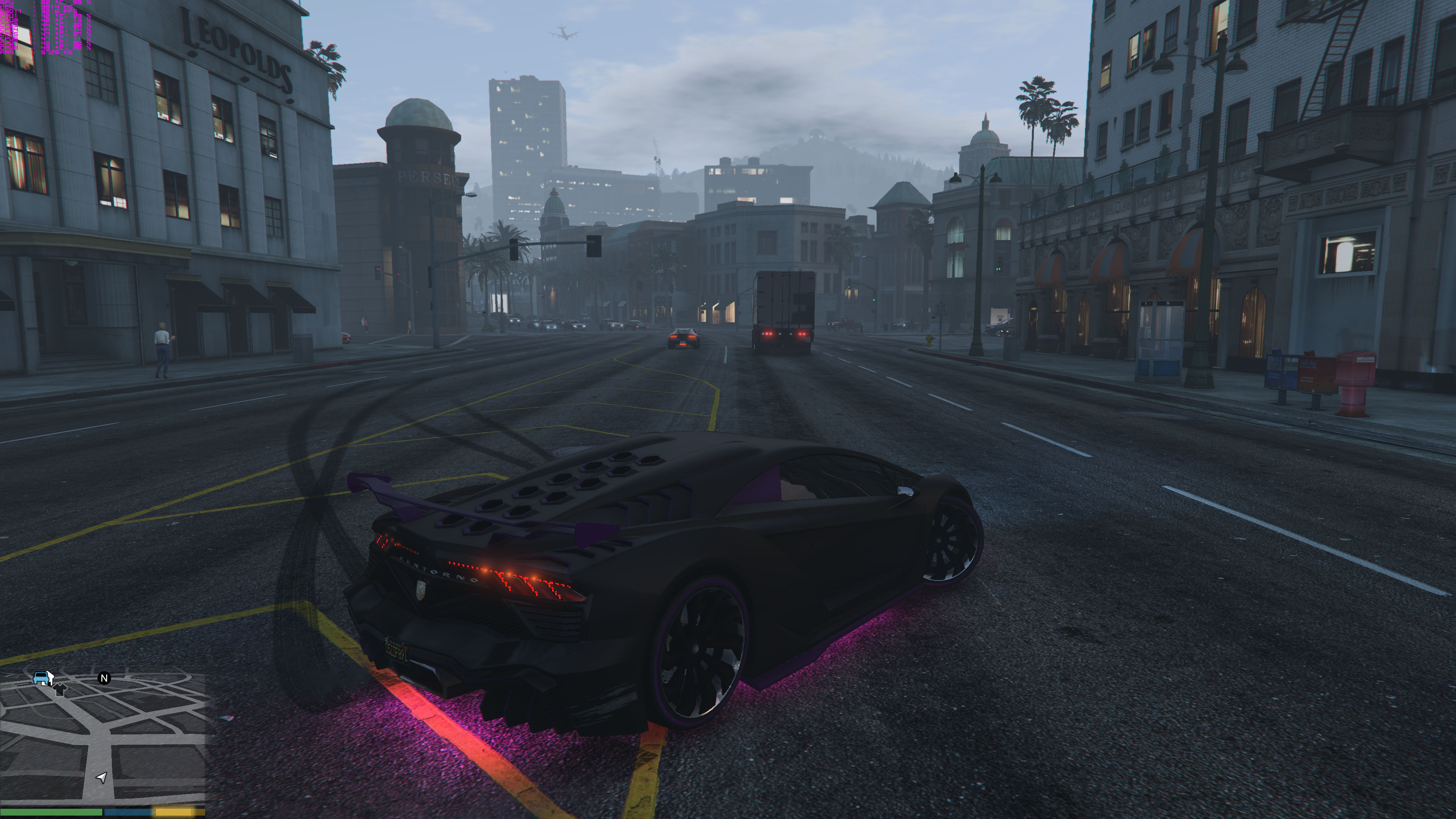This screenshot has height=819, width=1456.
Task: Click the white player arrow on the minimap
Action: (x=102, y=778)
